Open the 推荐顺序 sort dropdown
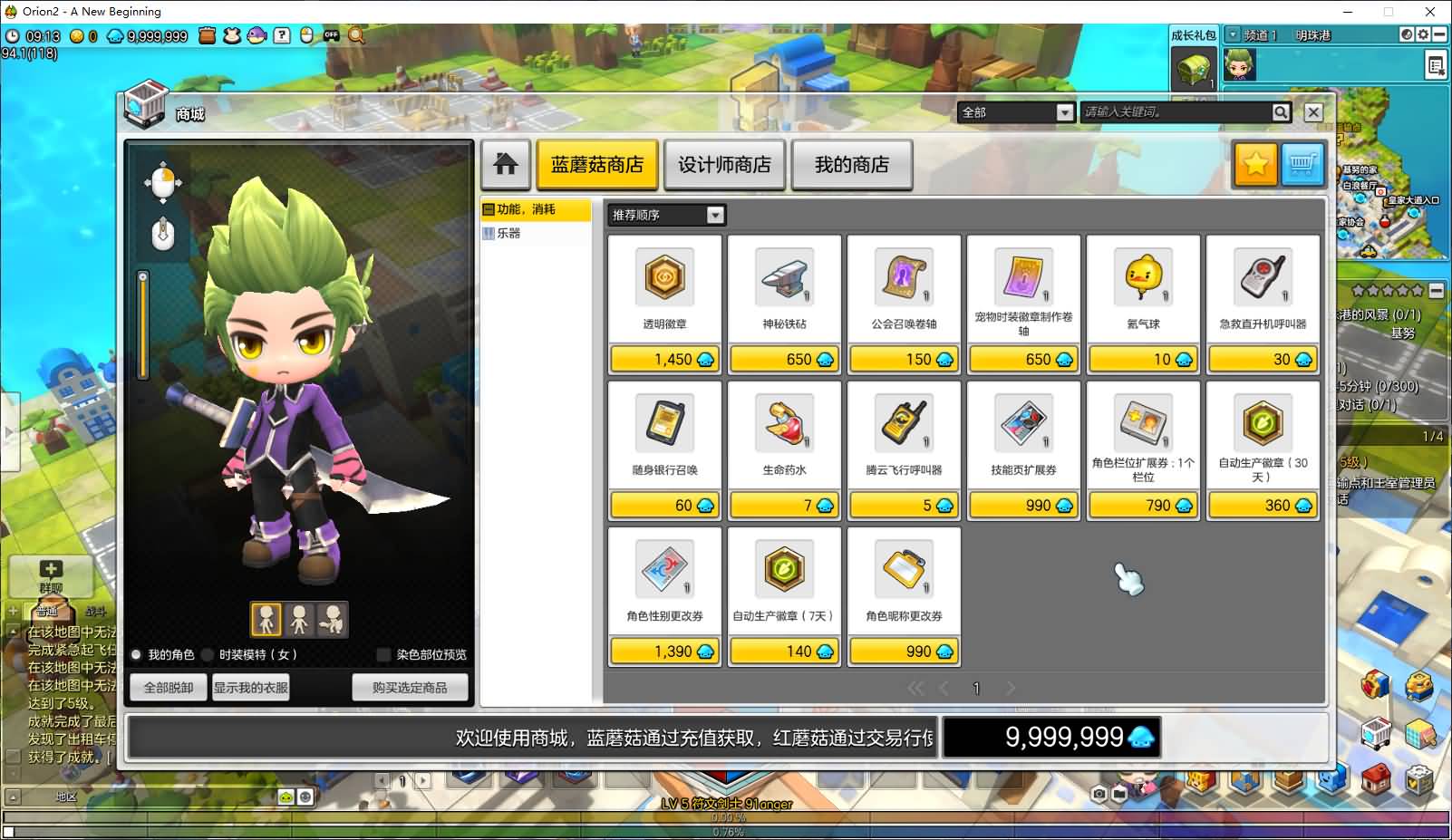Image resolution: width=1452 pixels, height=840 pixels. (x=715, y=215)
